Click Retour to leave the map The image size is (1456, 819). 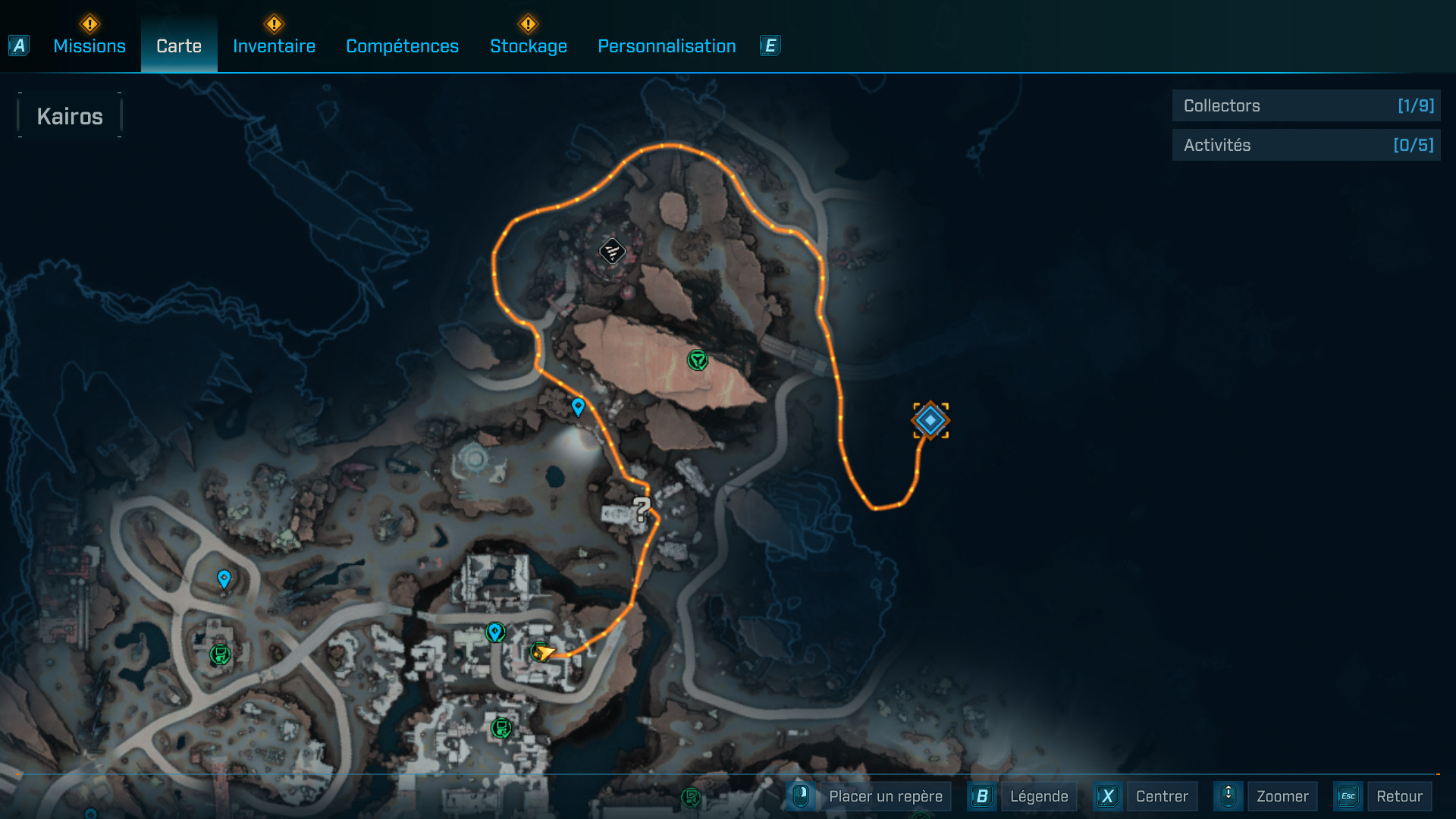click(x=1398, y=796)
